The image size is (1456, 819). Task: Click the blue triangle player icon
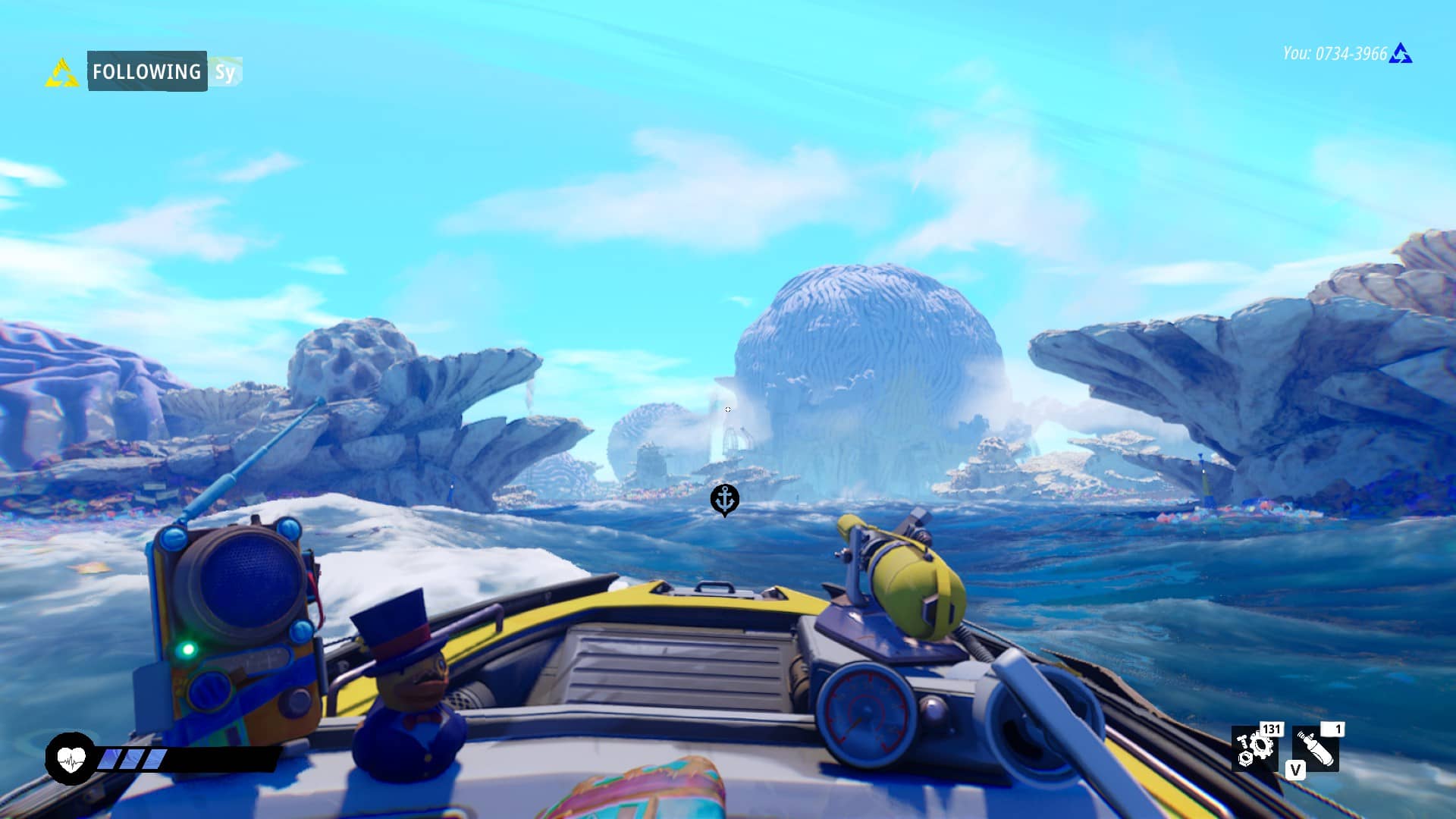pyautogui.click(x=1401, y=54)
